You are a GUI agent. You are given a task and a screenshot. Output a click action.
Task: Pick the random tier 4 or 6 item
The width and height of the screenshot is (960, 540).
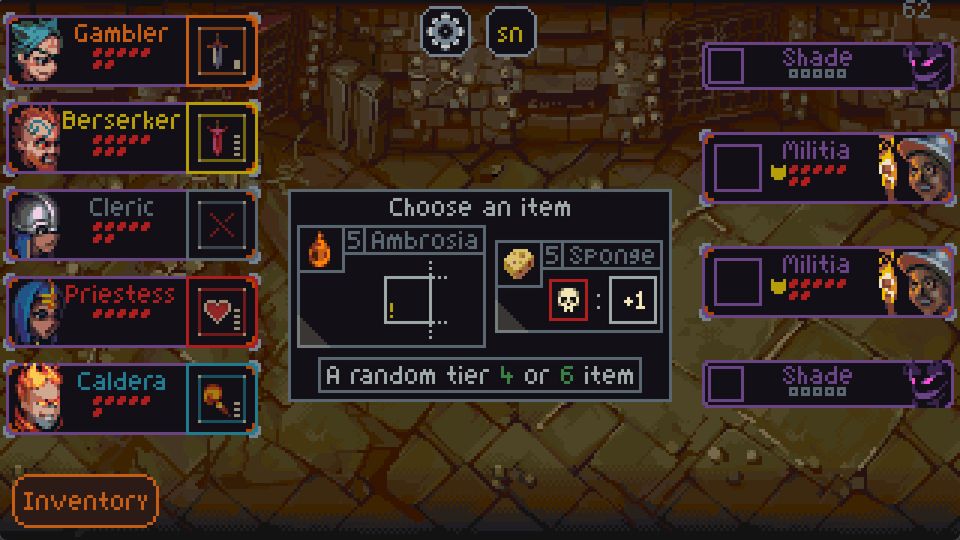tap(480, 376)
